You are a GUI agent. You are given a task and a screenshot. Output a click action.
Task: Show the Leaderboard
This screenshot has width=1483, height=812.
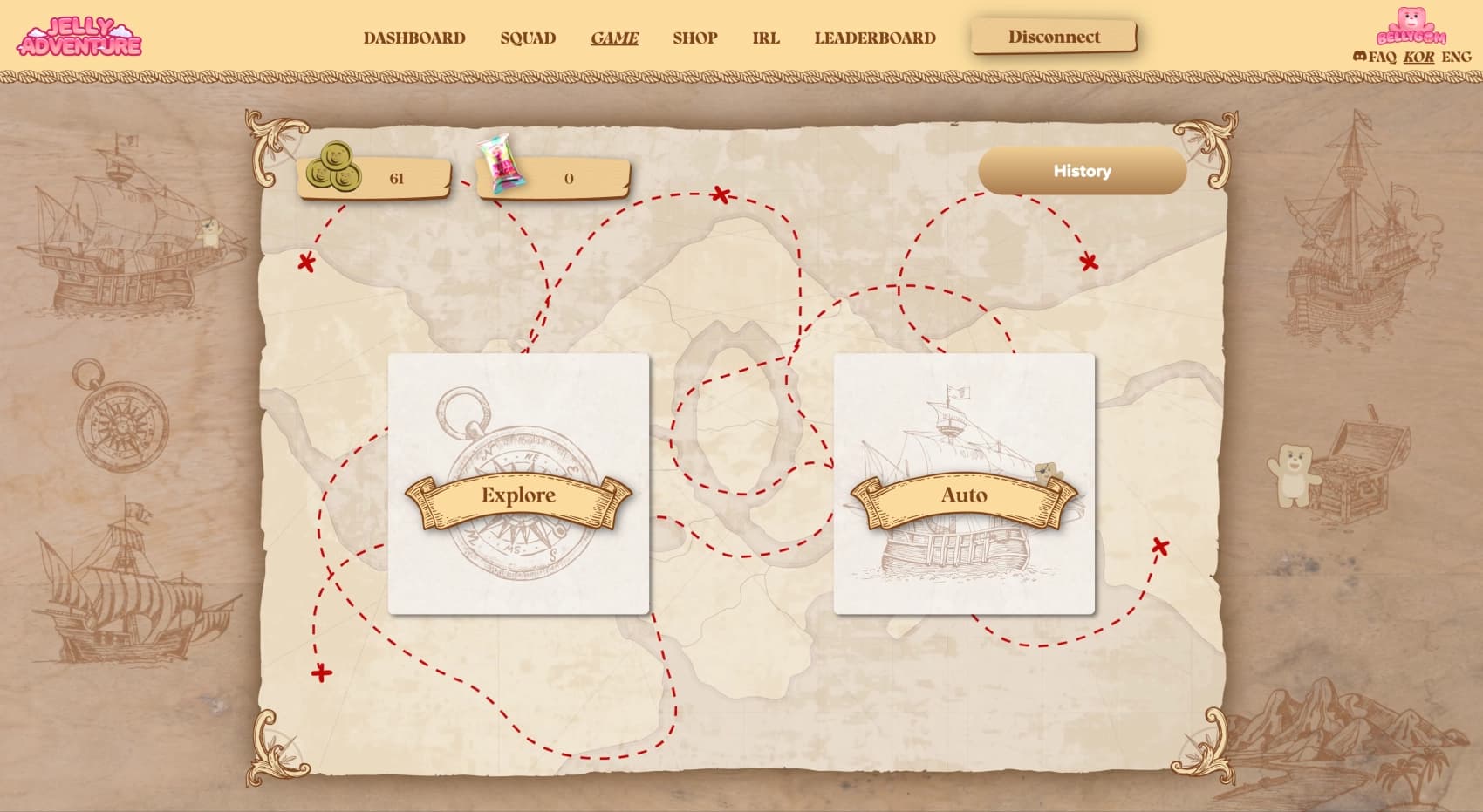[x=875, y=38]
